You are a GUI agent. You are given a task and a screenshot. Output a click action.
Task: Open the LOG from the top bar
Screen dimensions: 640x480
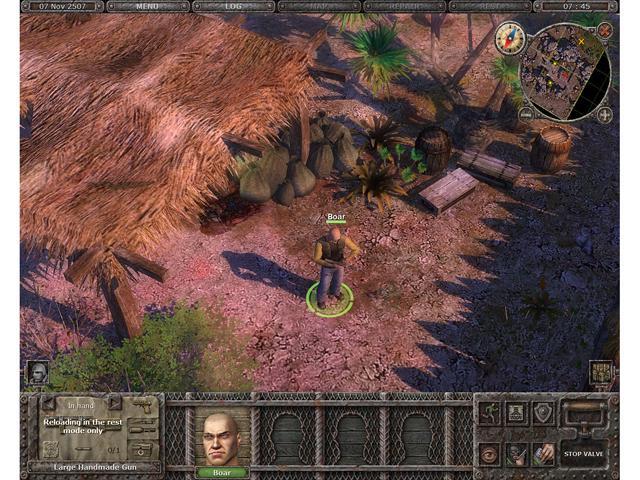point(233,6)
